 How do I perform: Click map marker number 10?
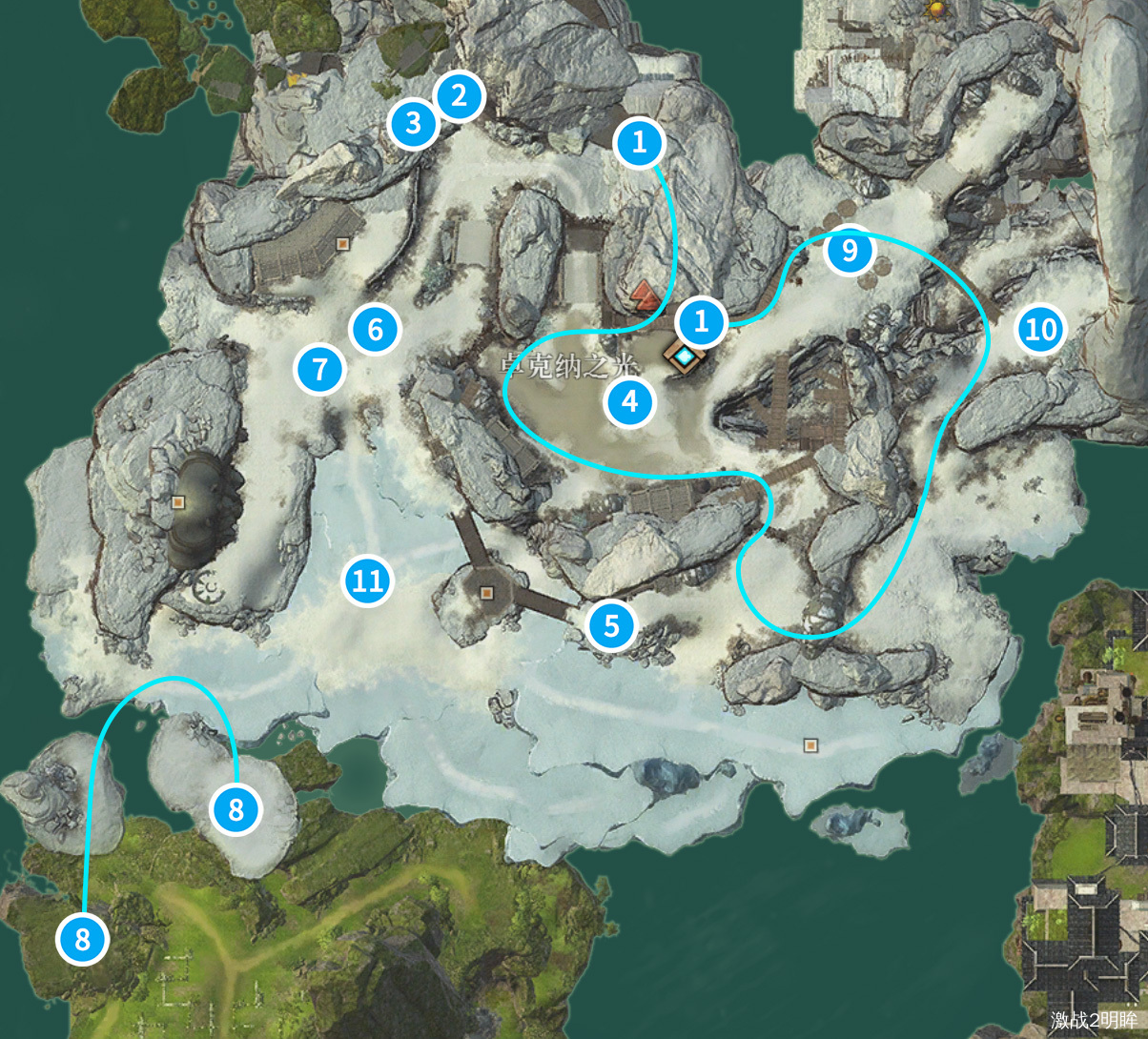[1040, 330]
